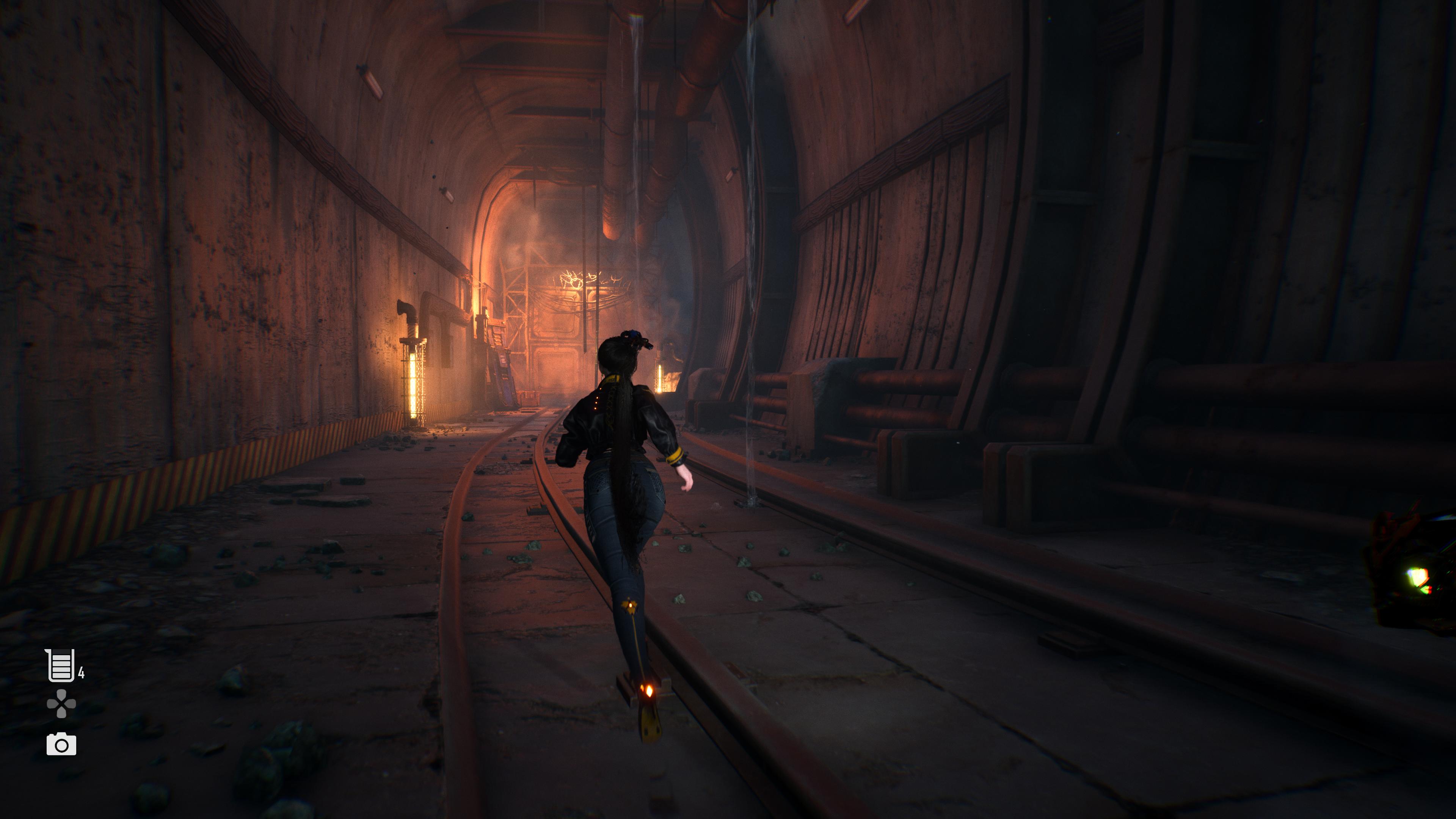Open photo mode via the camera icon
This screenshot has width=1456, height=819.
[61, 744]
